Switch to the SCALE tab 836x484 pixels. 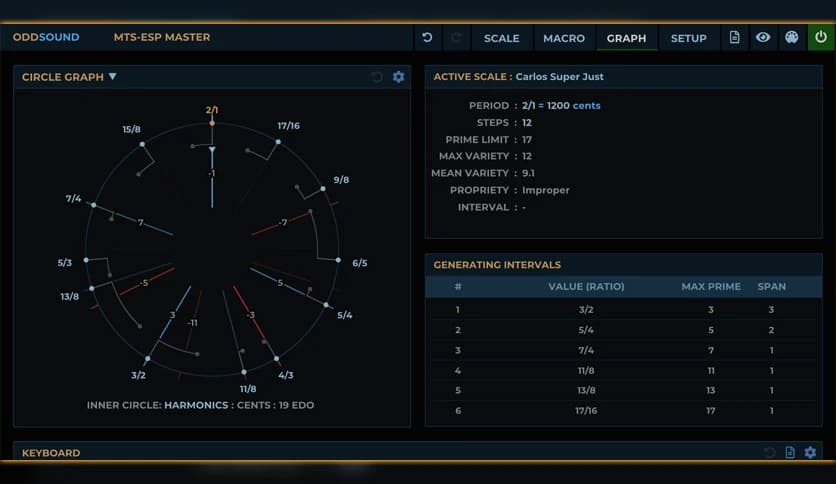(x=501, y=38)
